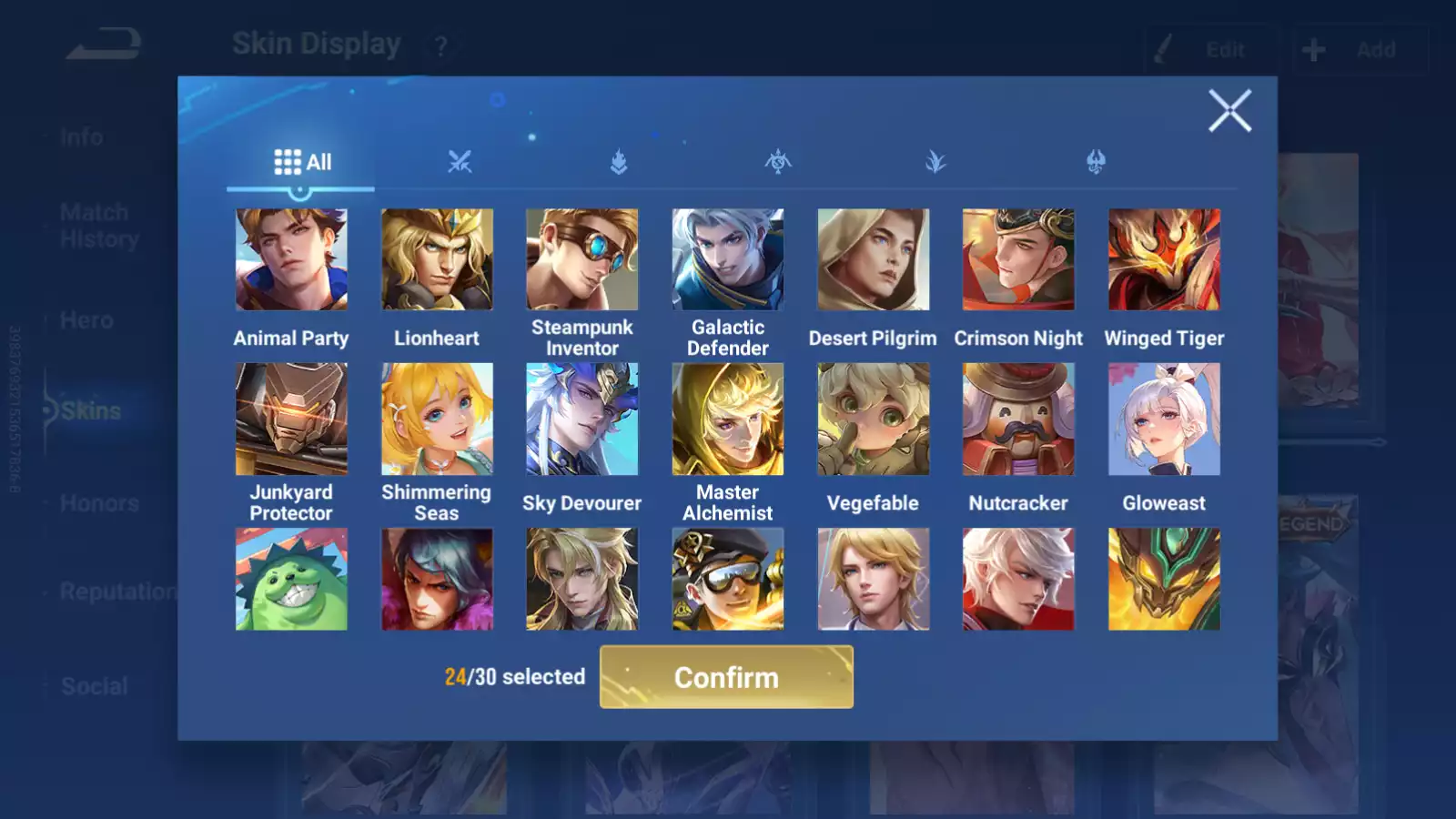Select the green spiky monster skin
Screen dimensions: 1456x819
(x=291, y=580)
